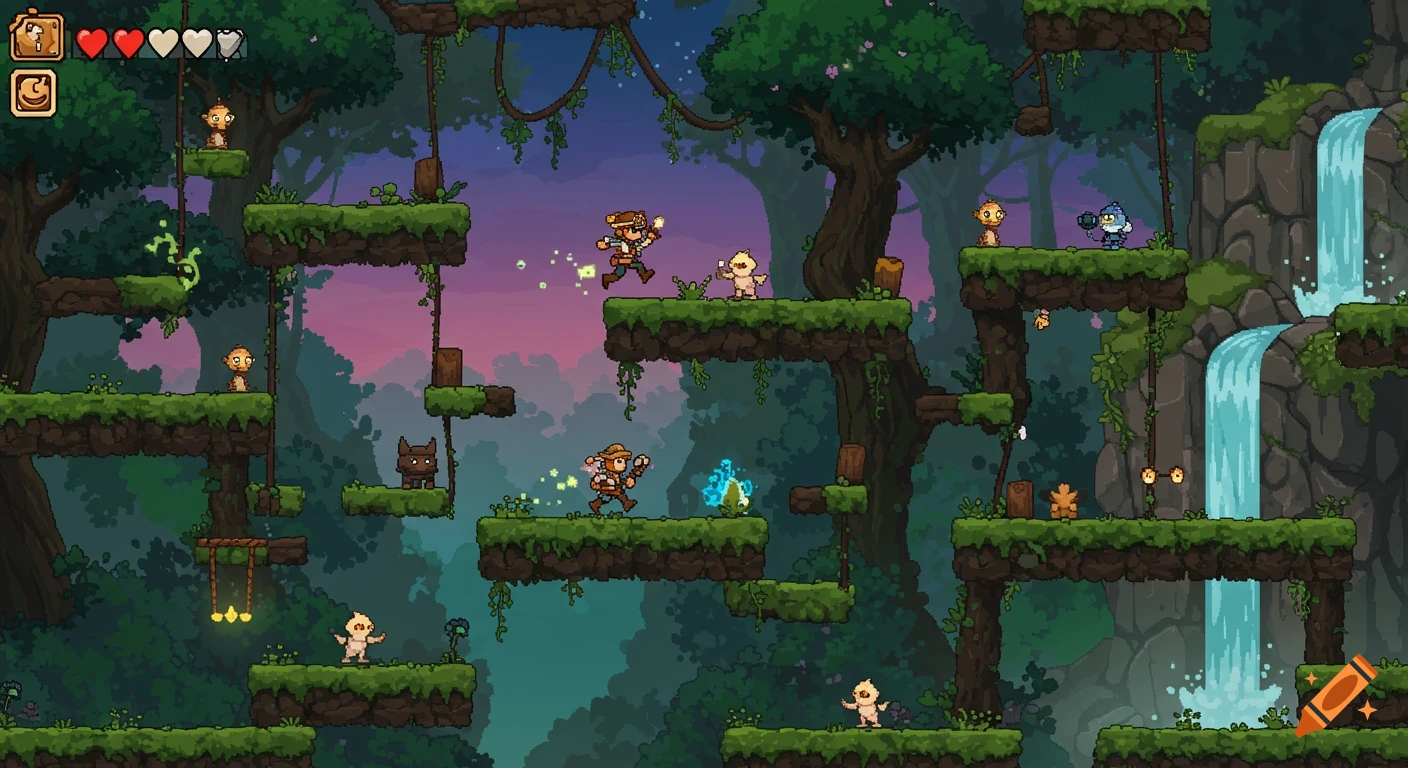
Task: Click the monkey hanging on the top-left vine
Action: click(217, 122)
